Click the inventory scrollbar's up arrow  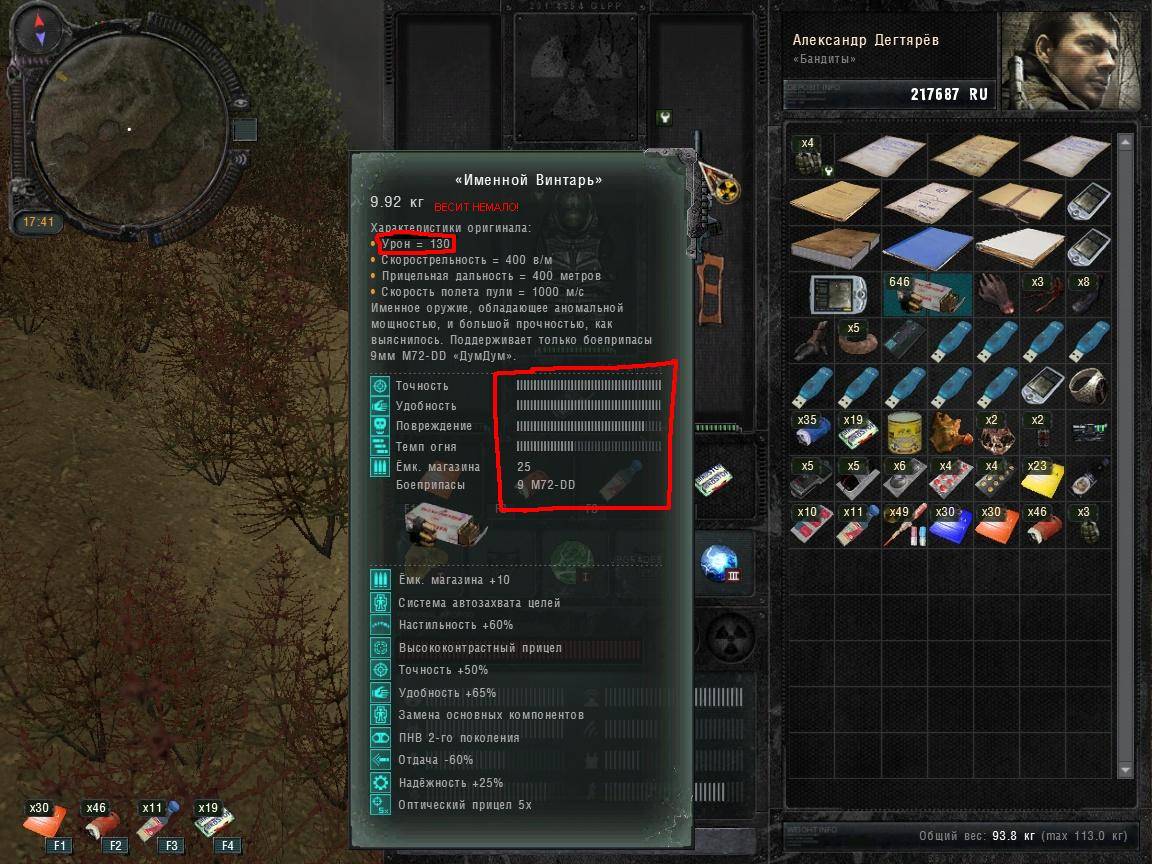point(1127,137)
